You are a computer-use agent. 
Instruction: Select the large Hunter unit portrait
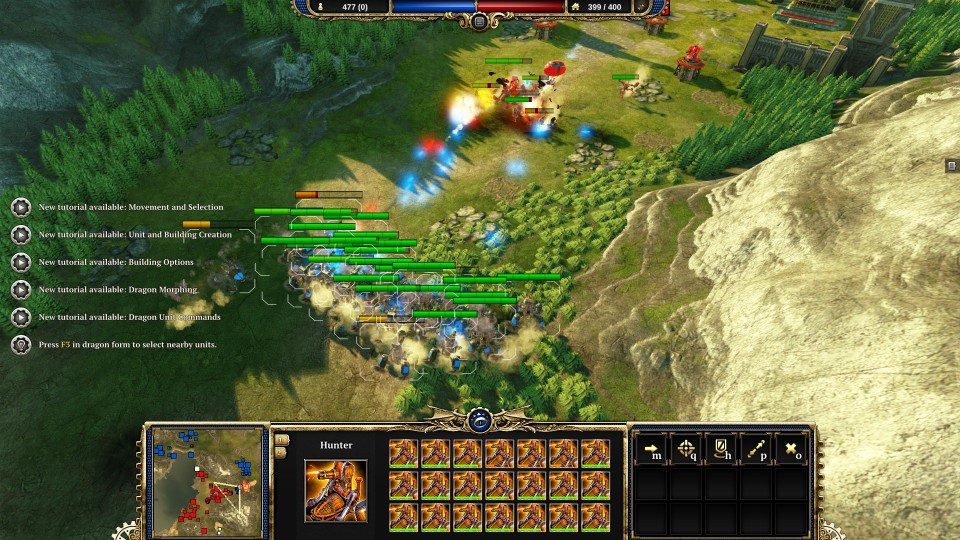click(x=335, y=491)
